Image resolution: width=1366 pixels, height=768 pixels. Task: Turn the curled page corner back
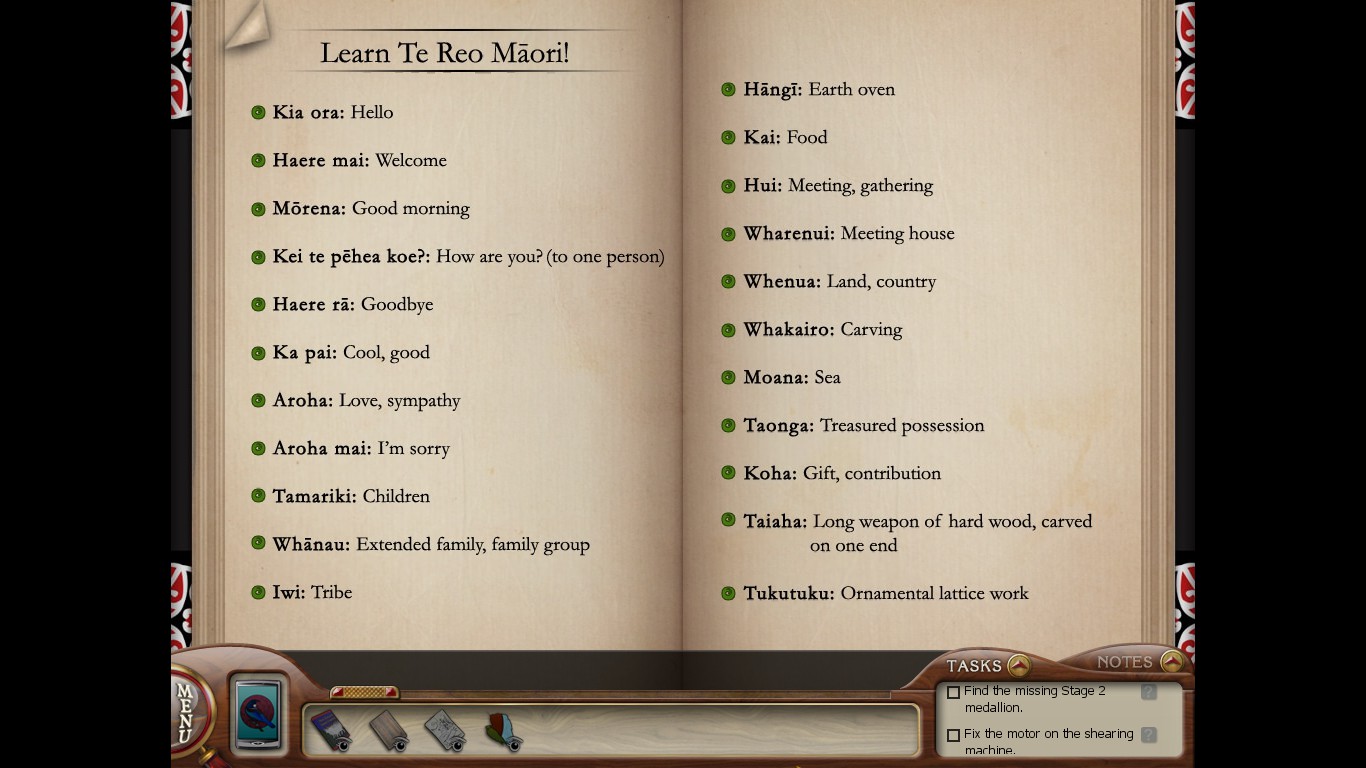[x=245, y=25]
